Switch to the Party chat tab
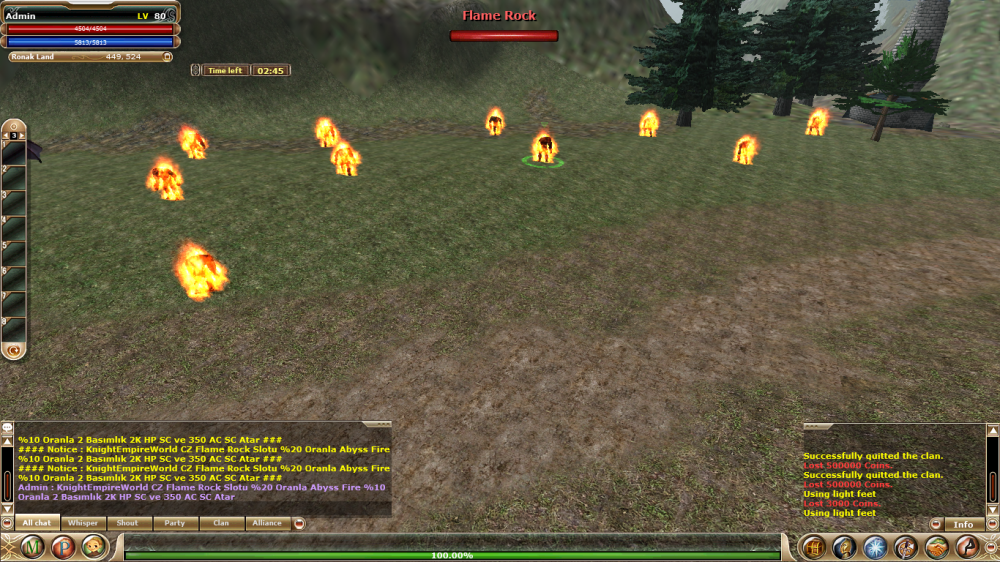 point(175,523)
